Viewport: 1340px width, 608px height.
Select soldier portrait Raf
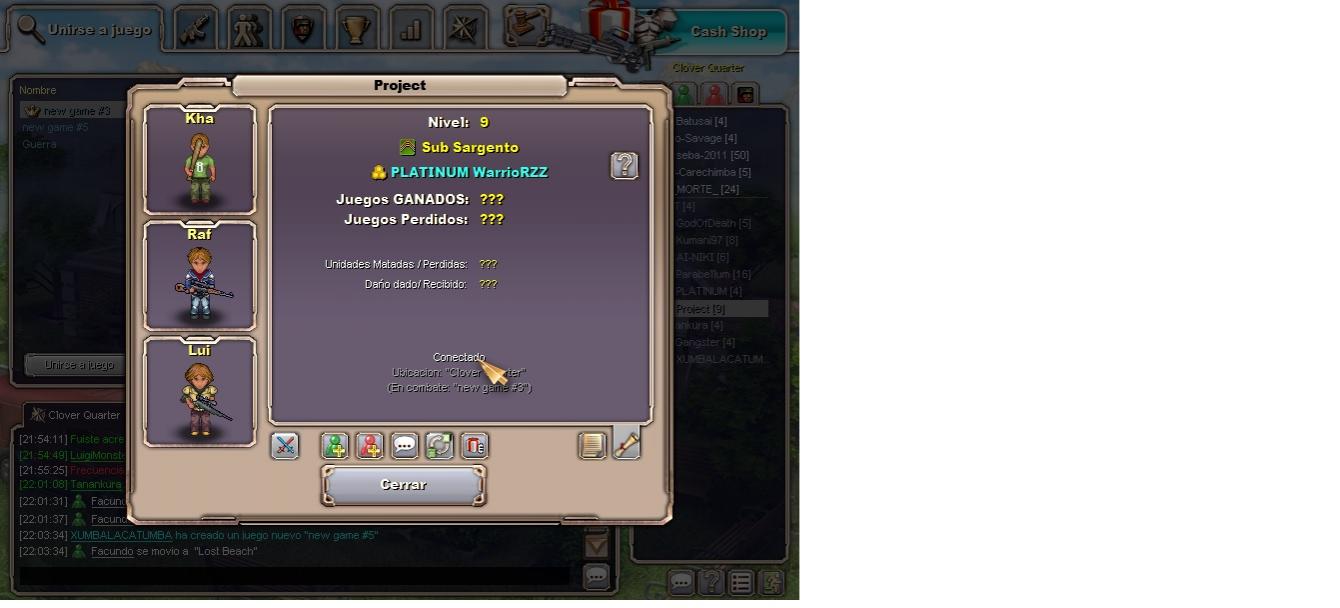[x=200, y=276]
